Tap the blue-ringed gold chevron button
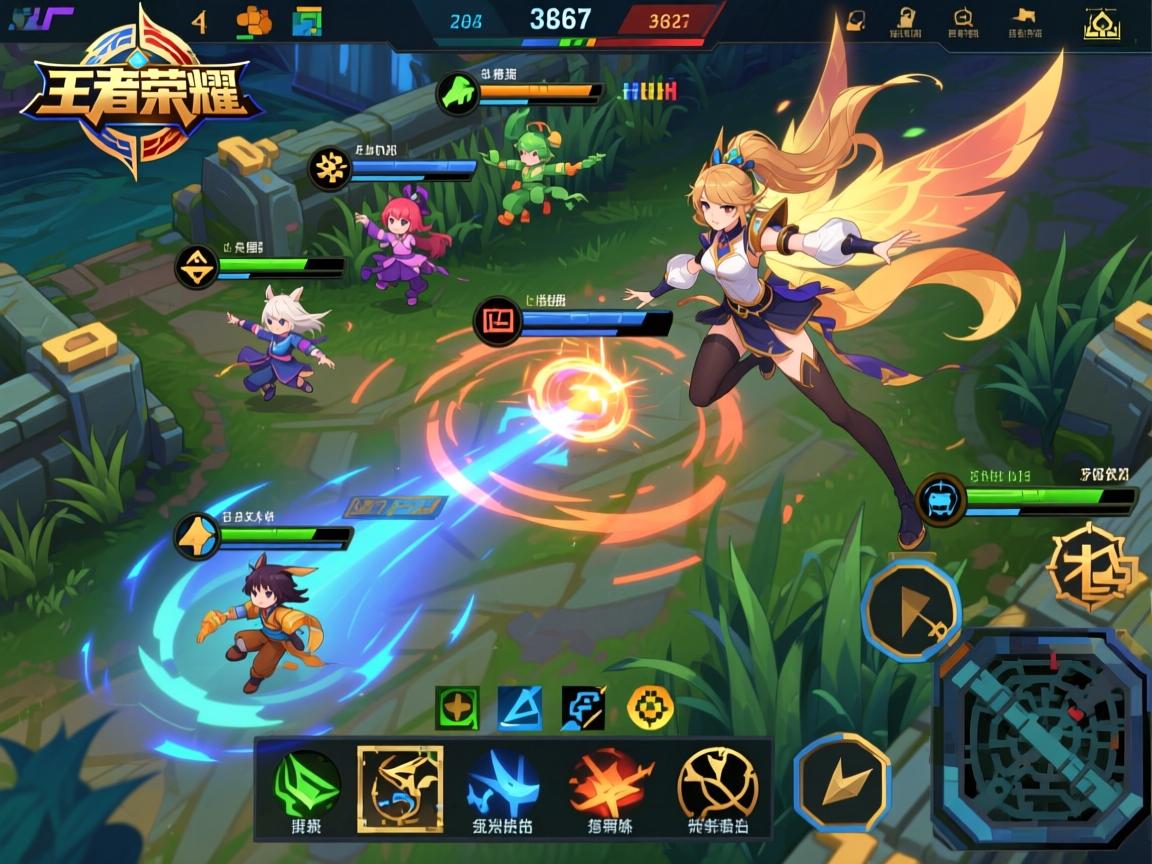Screen dimensions: 1152x864 [x=842, y=782]
